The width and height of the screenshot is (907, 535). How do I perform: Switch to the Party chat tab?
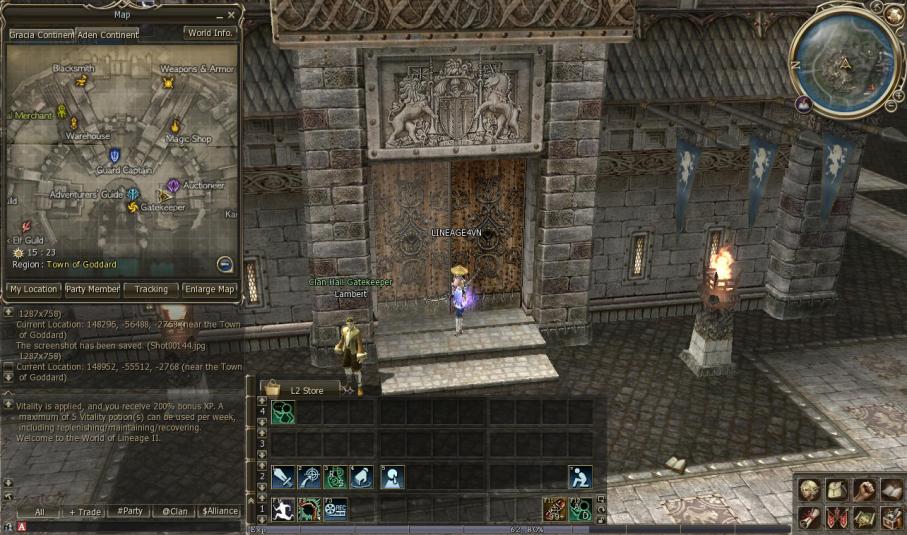[x=129, y=511]
